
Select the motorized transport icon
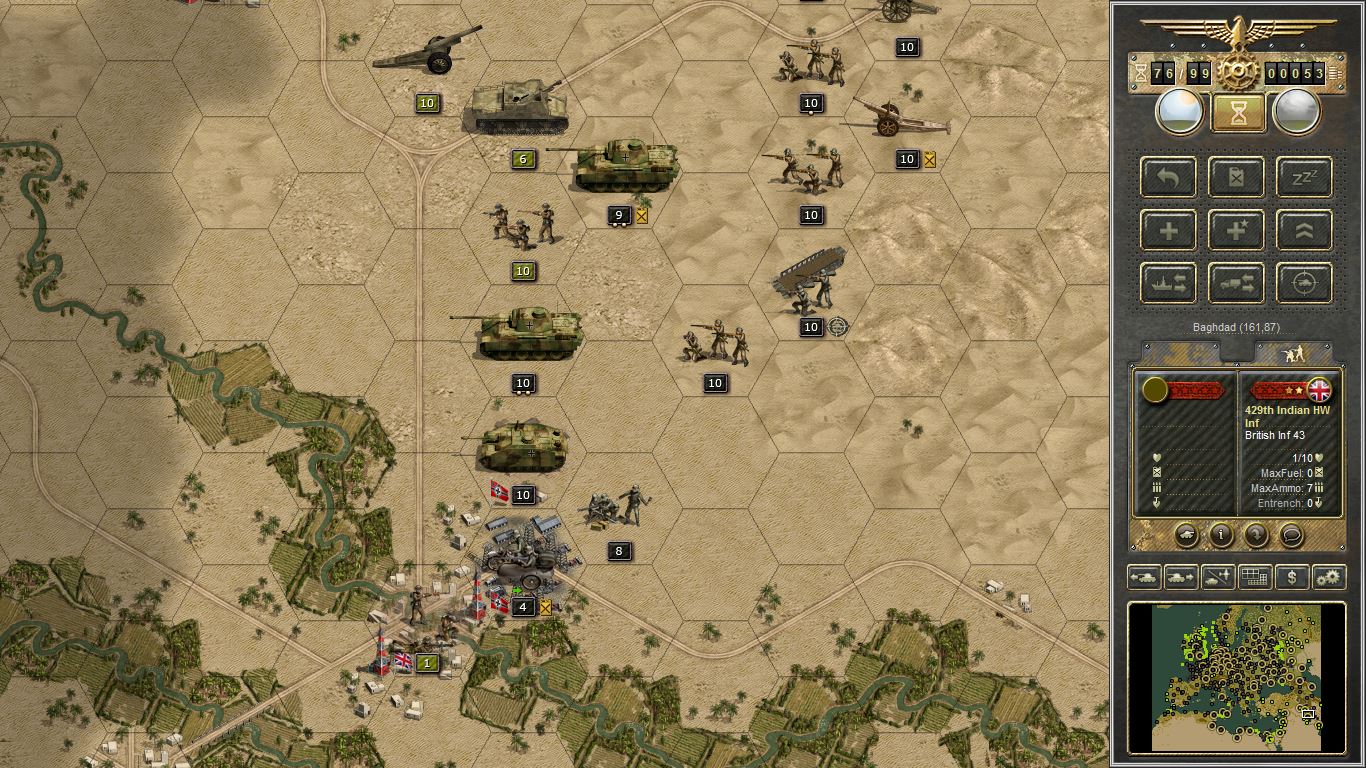1236,283
